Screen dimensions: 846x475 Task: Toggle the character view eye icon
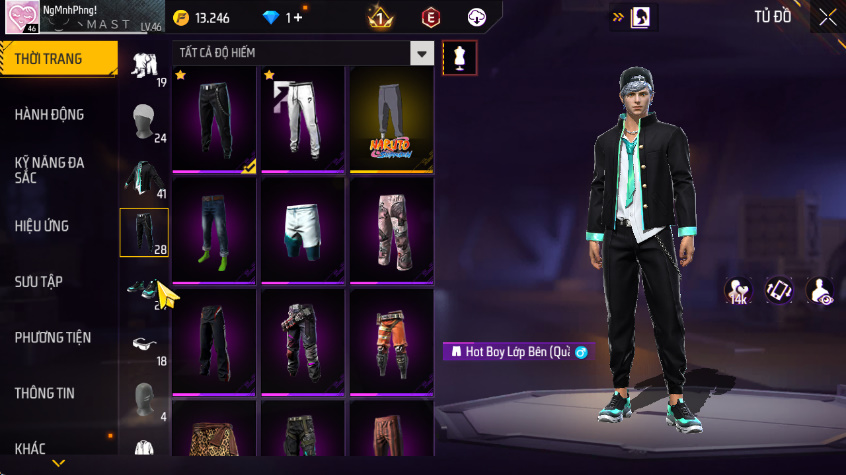pos(820,291)
